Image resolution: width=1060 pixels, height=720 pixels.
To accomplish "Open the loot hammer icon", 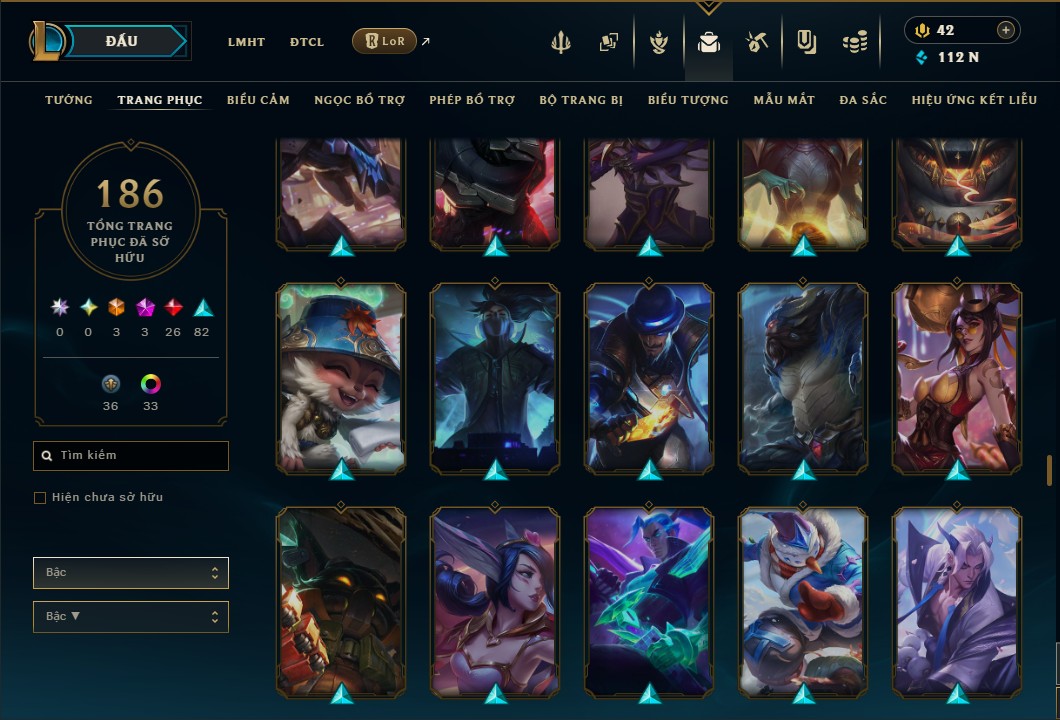I will tap(756, 42).
